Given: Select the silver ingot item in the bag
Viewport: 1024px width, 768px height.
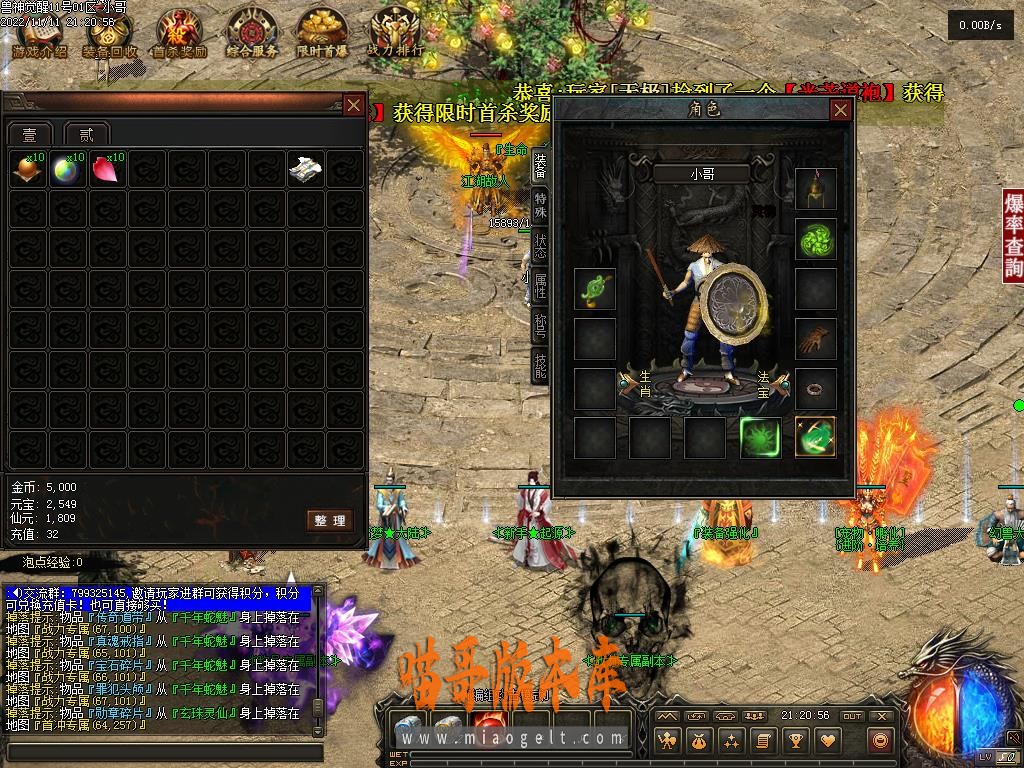Looking at the screenshot, I should [305, 169].
